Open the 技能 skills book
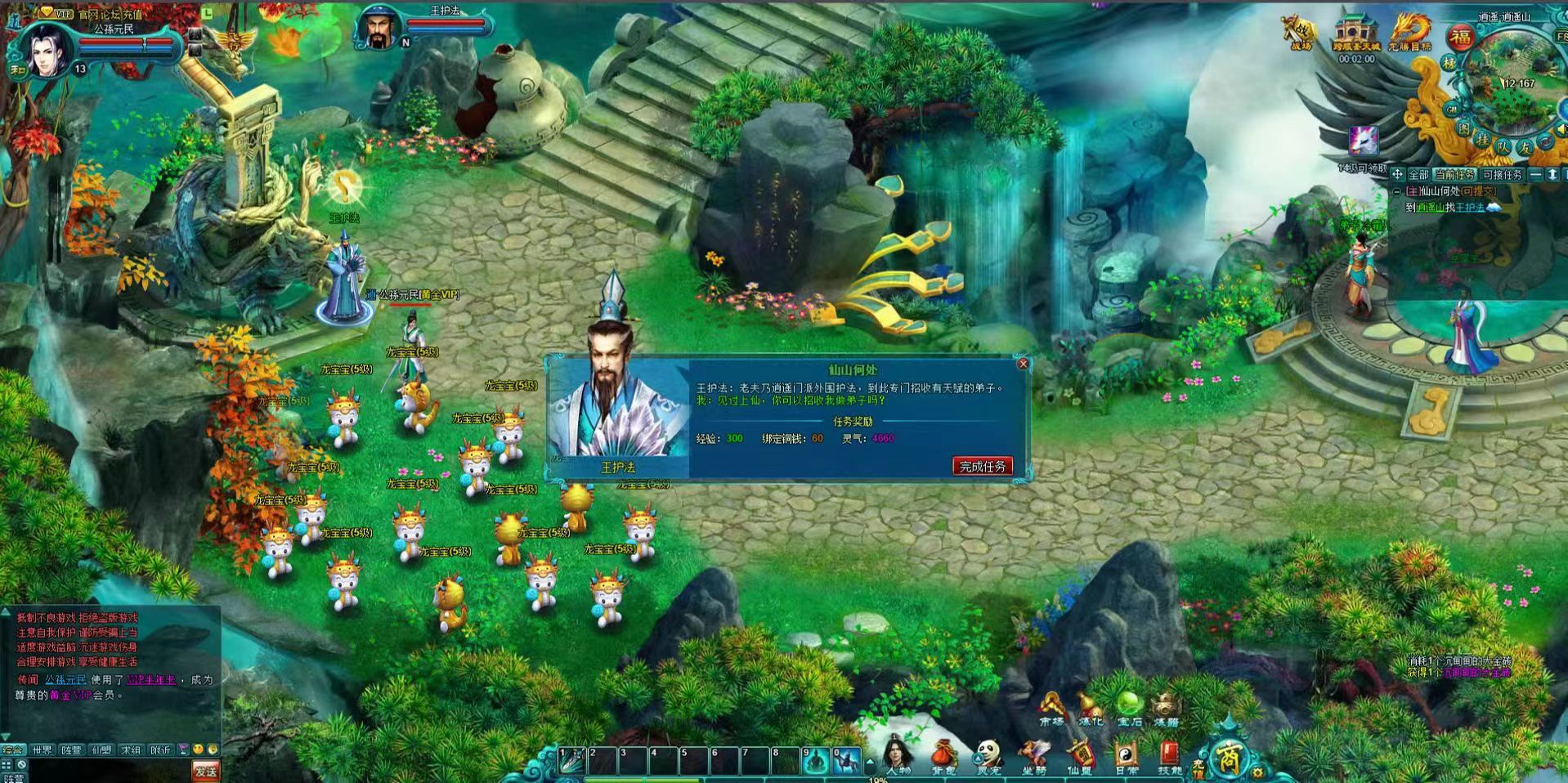The width and height of the screenshot is (1568, 783). pyautogui.click(x=1170, y=756)
